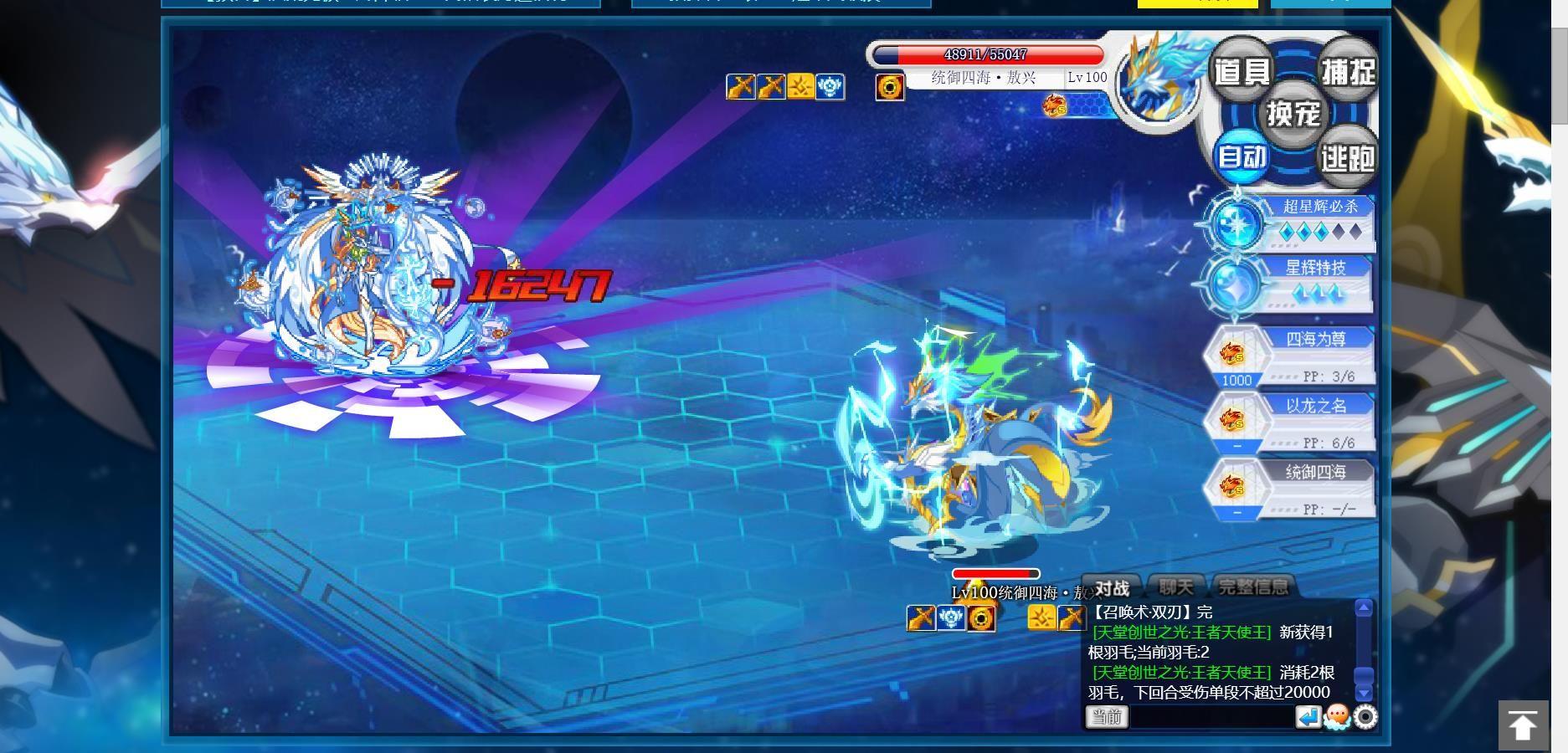Viewport: 1568px width, 753px height.
Task: Toggle the 自动 auto-battle button
Action: pyautogui.click(x=1242, y=156)
